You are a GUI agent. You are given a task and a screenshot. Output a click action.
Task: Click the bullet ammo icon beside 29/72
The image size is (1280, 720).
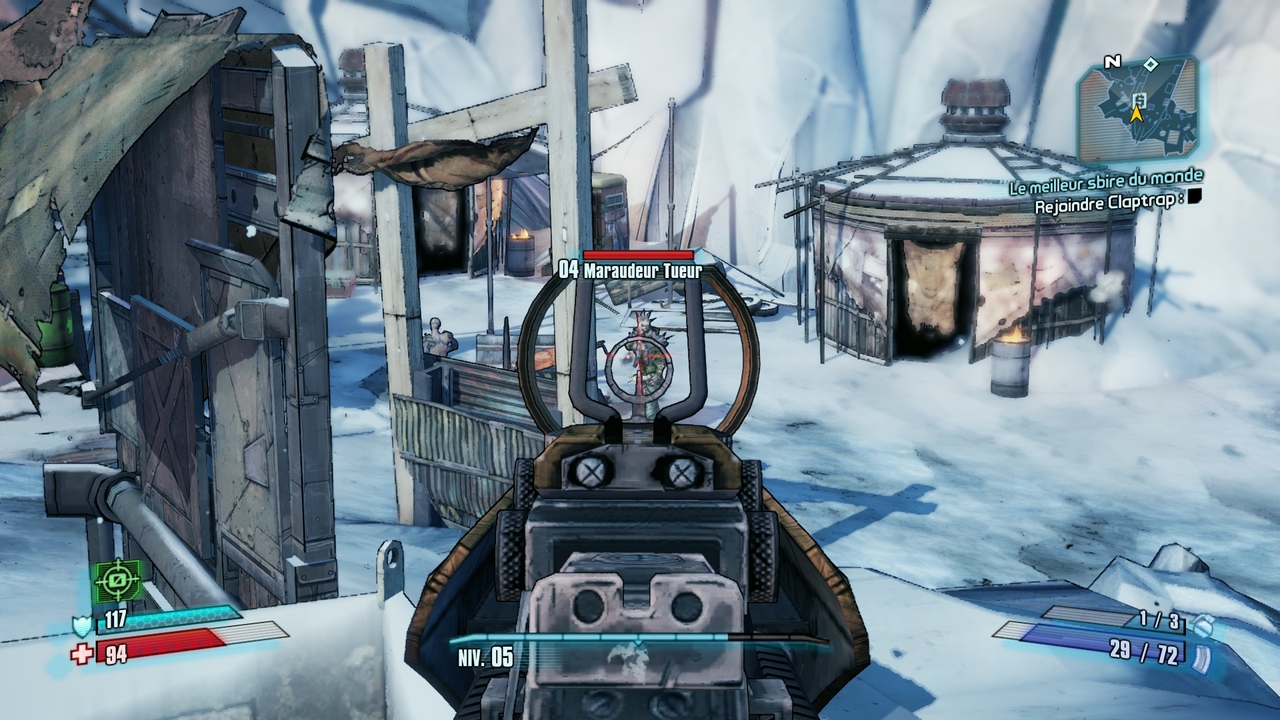click(x=1203, y=657)
